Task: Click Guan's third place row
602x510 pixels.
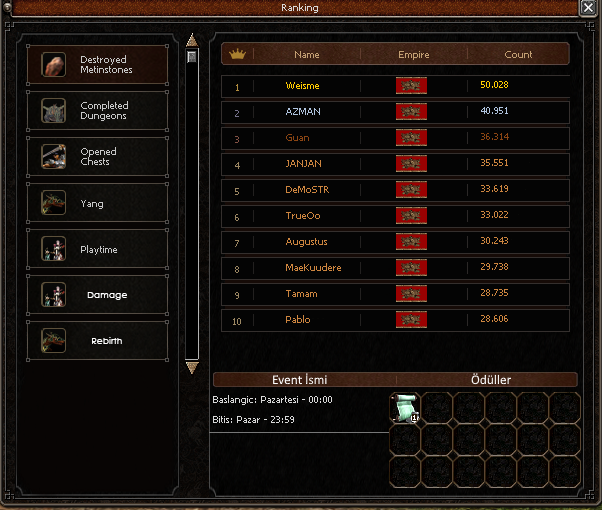Action: point(395,138)
